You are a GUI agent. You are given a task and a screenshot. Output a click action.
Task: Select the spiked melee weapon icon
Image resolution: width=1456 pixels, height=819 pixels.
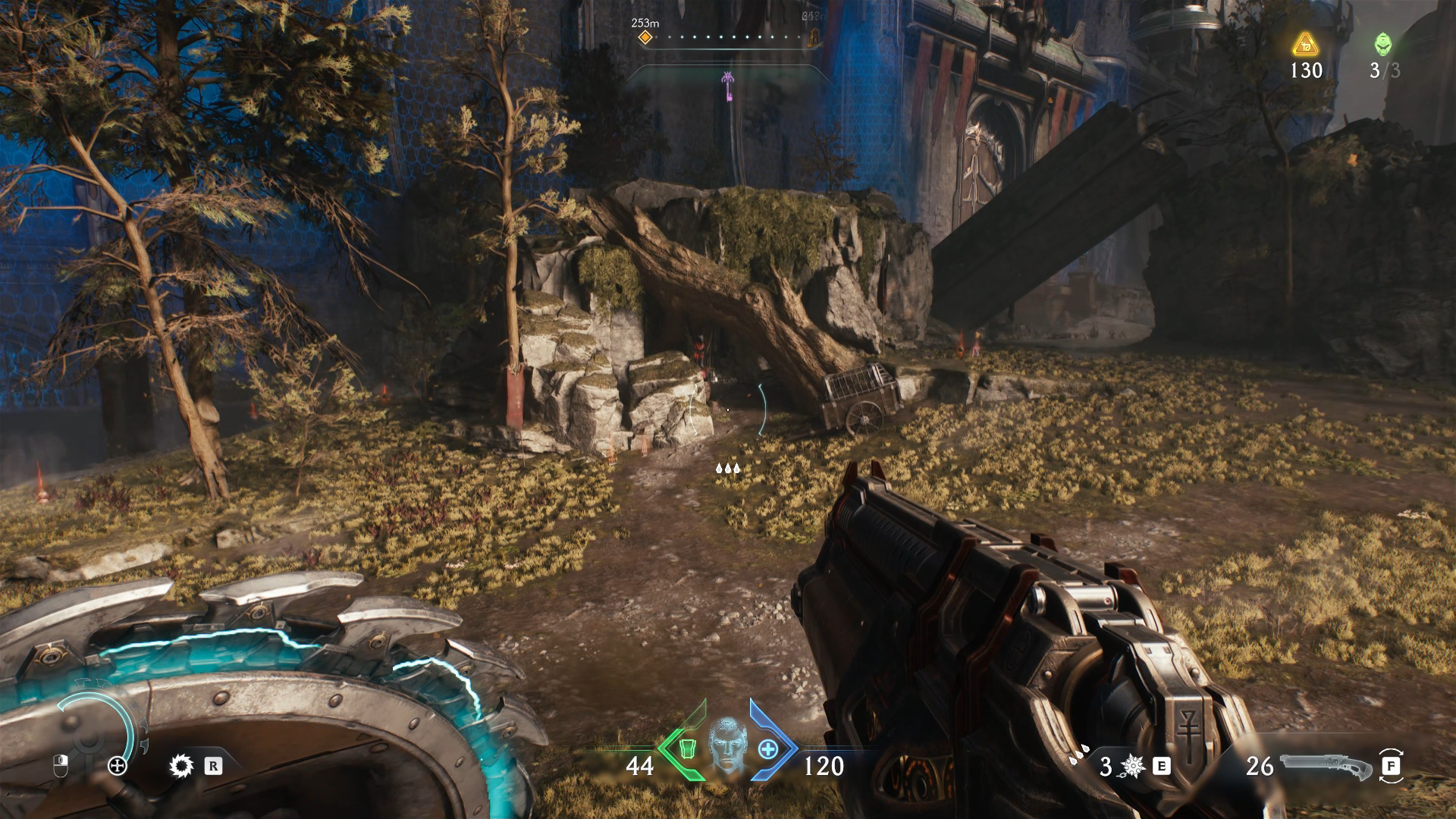coord(1132,767)
